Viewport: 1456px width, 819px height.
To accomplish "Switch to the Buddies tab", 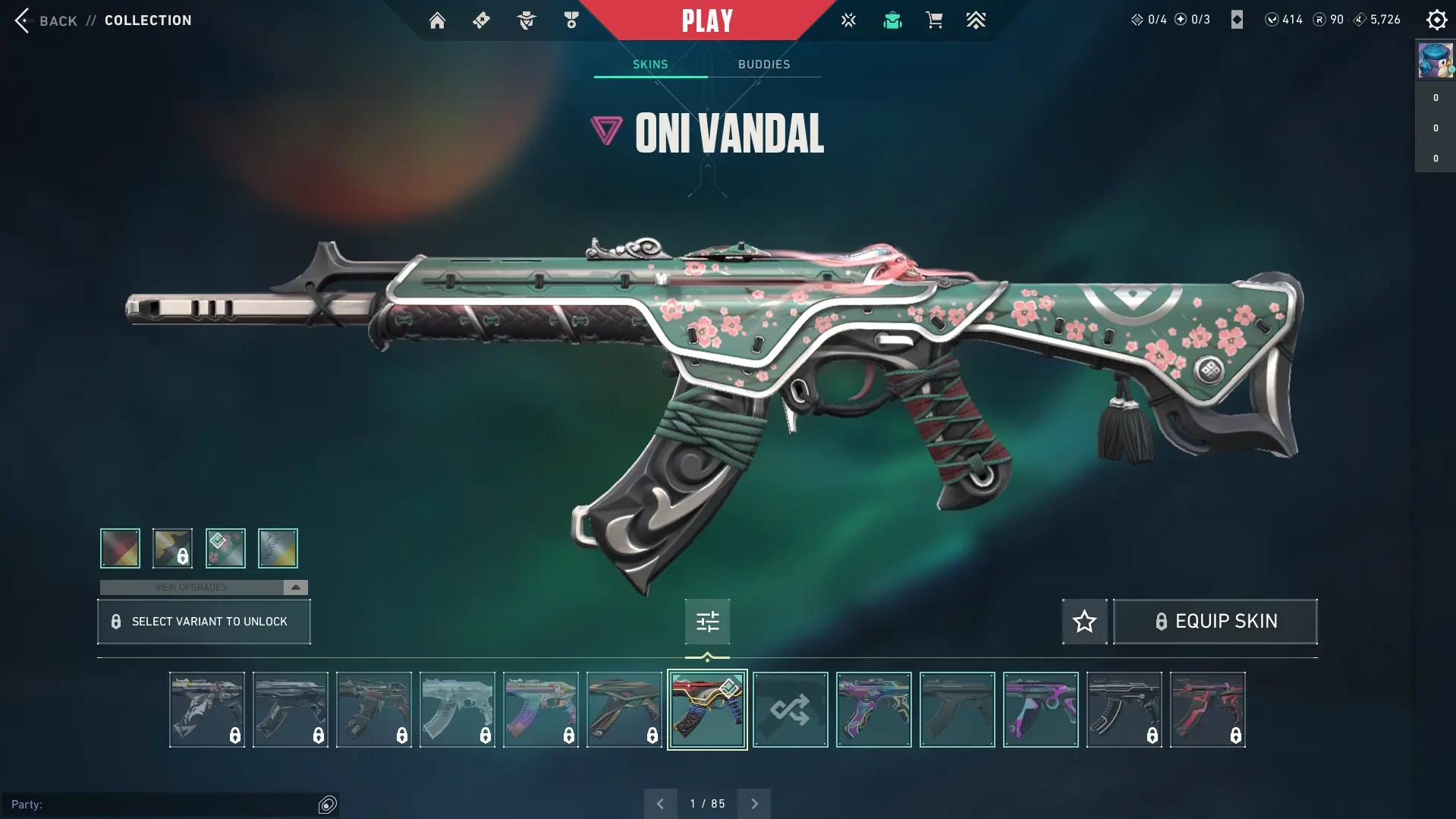I will click(764, 65).
